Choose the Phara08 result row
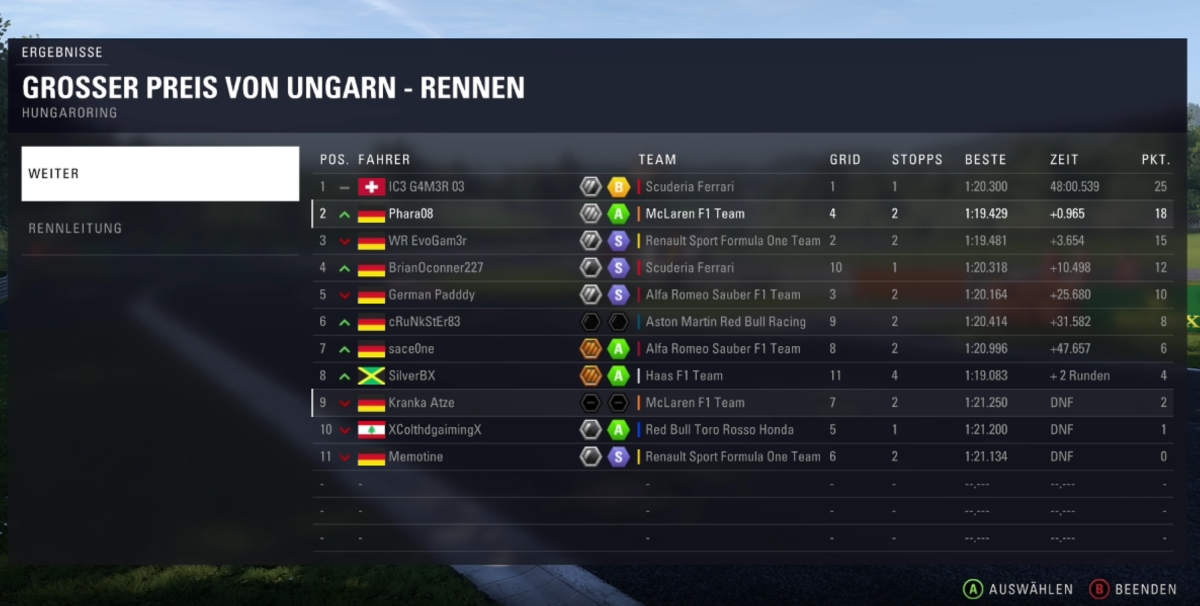The height and width of the screenshot is (606, 1200). coord(411,214)
